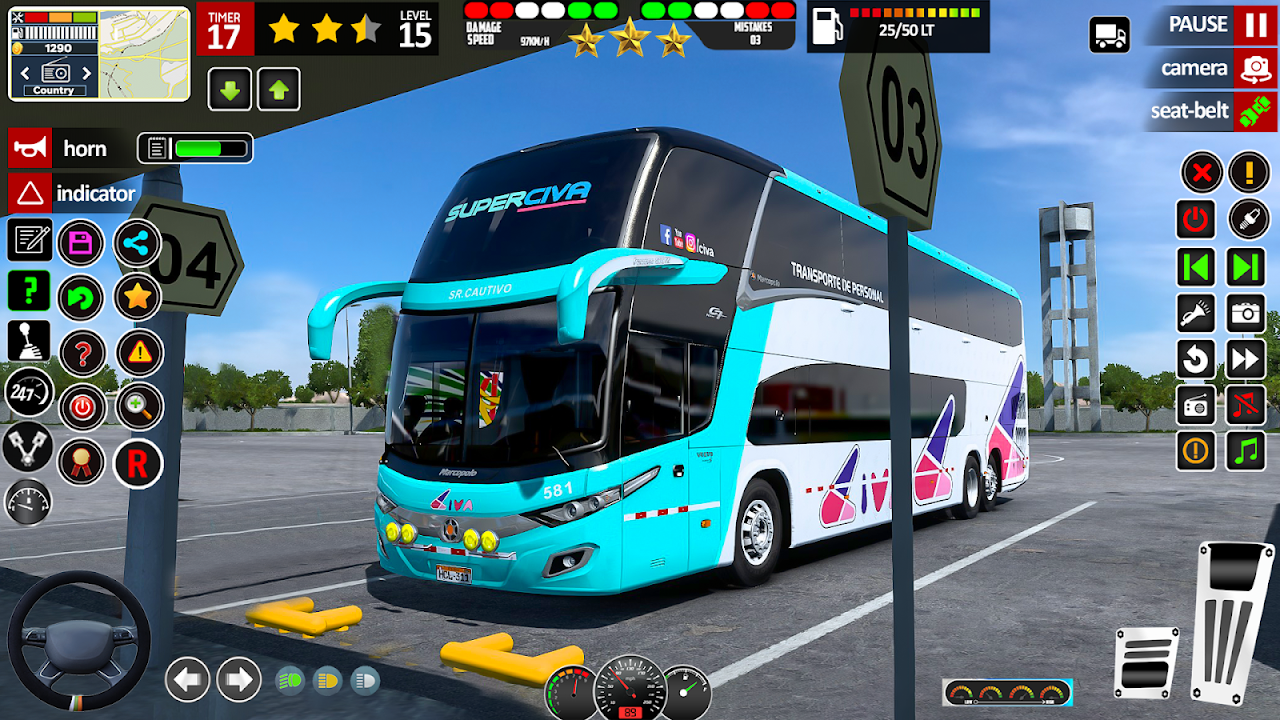Click the green down arrow button
Screen dimensions: 1280x720
(229, 91)
